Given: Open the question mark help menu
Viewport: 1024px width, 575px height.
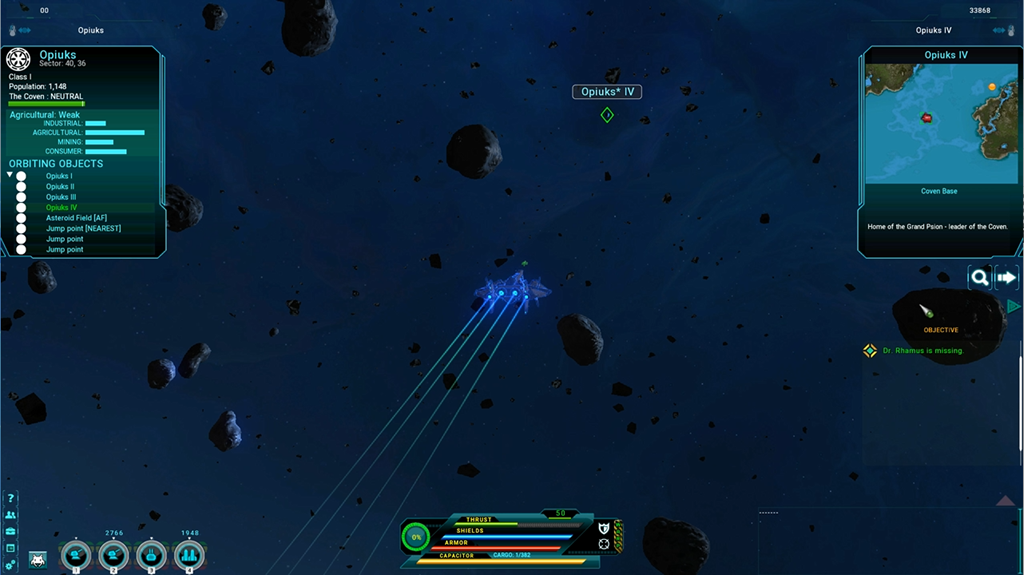Looking at the screenshot, I should point(11,498).
